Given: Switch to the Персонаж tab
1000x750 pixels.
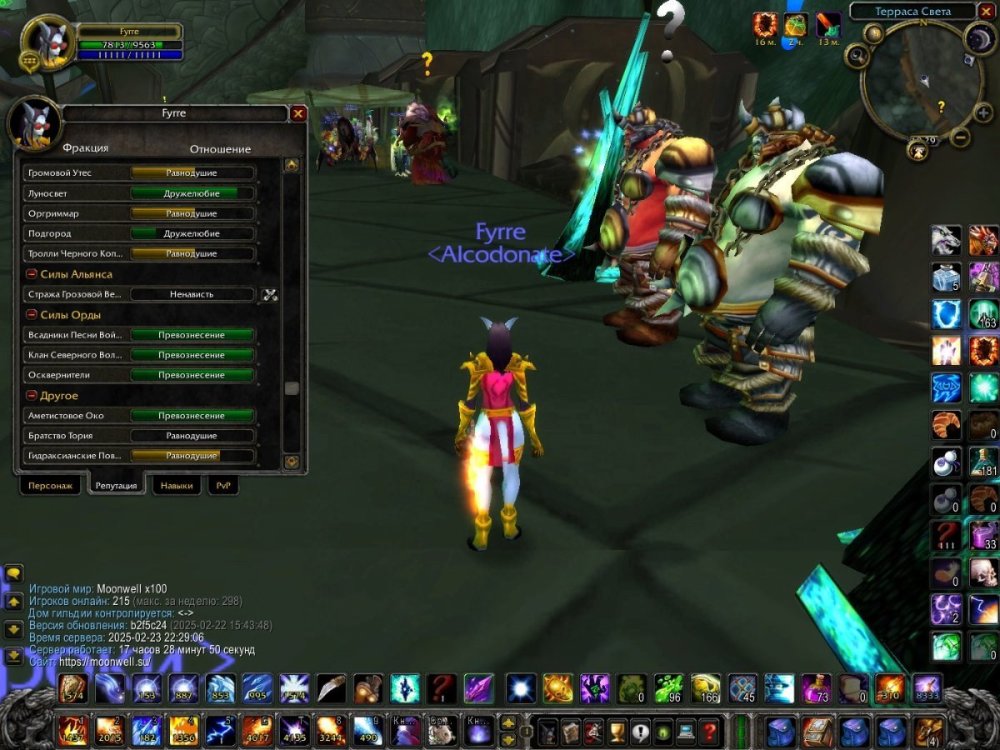Looking at the screenshot, I should pyautogui.click(x=50, y=485).
